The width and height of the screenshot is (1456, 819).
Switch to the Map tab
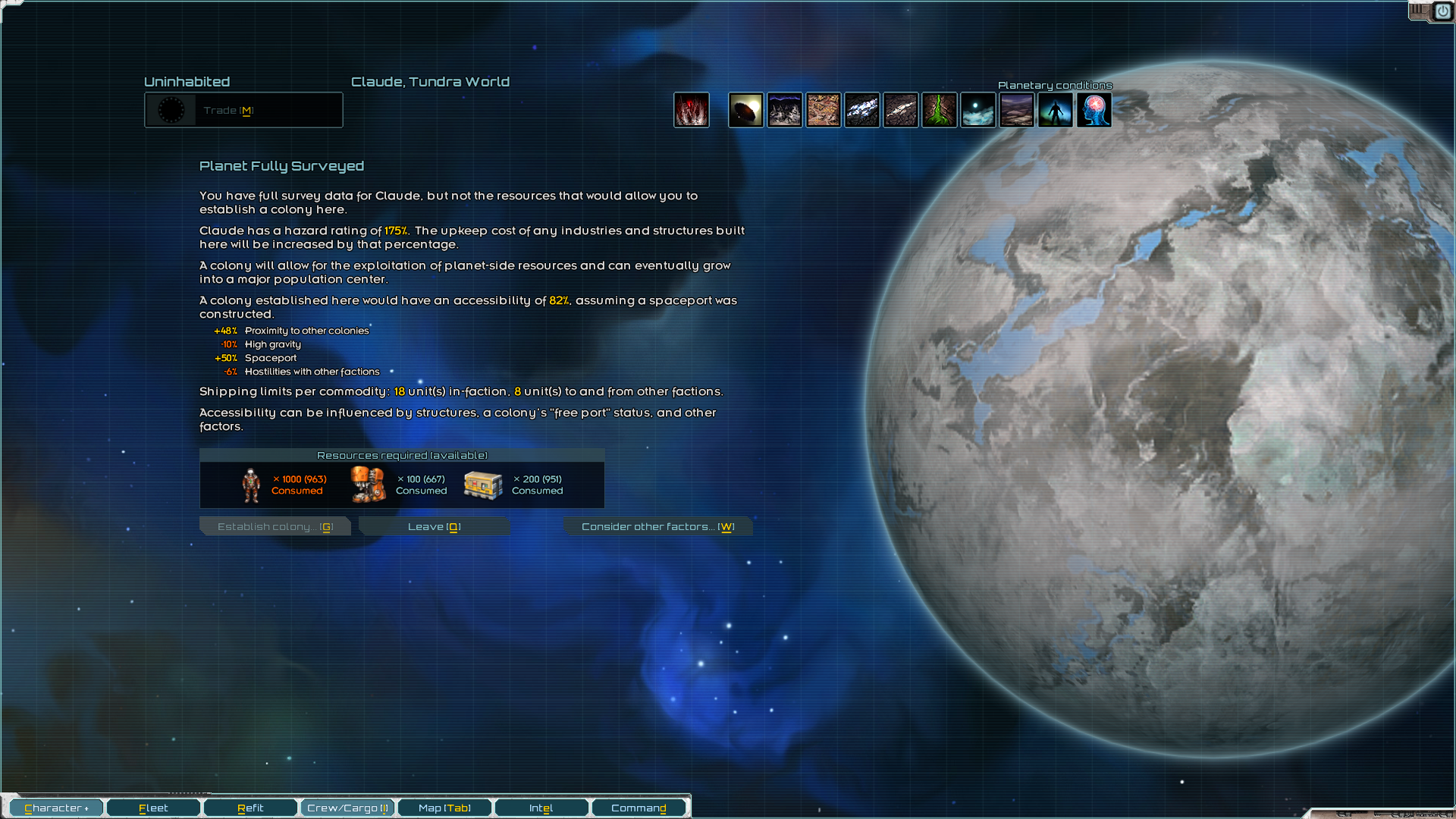pos(444,808)
